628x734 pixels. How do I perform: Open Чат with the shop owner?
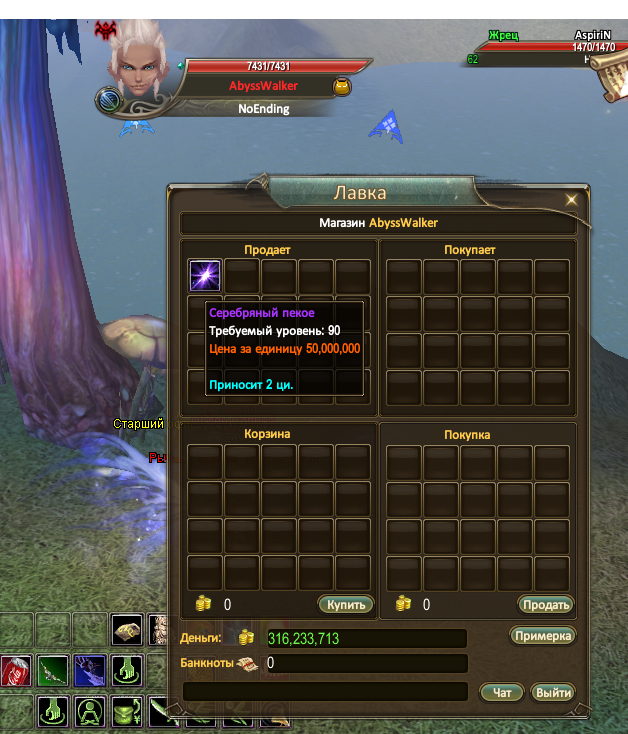click(x=502, y=692)
